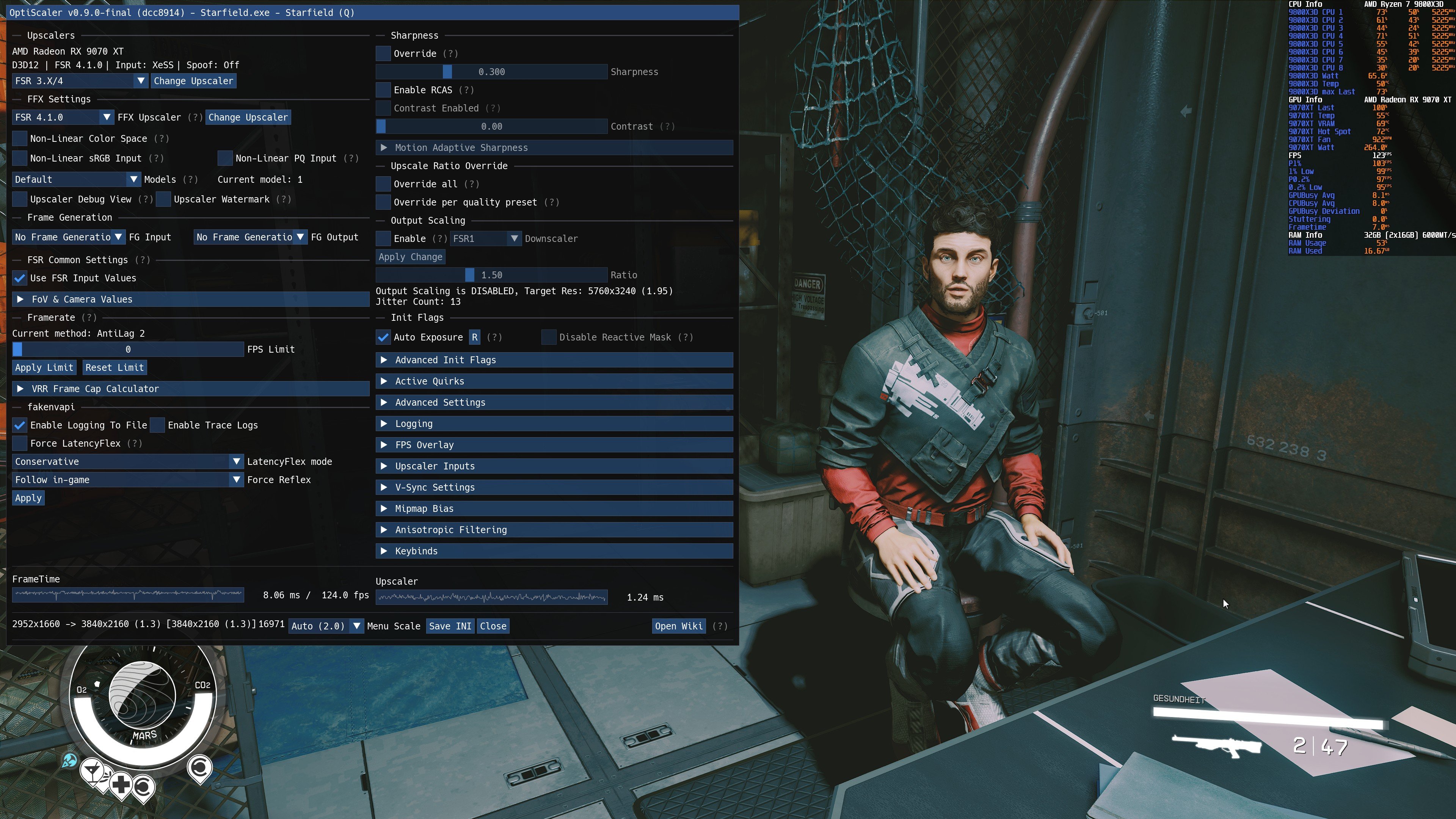Click the help icon next to Force LatencyFlex
The height and width of the screenshot is (819, 1456).
coord(135,443)
